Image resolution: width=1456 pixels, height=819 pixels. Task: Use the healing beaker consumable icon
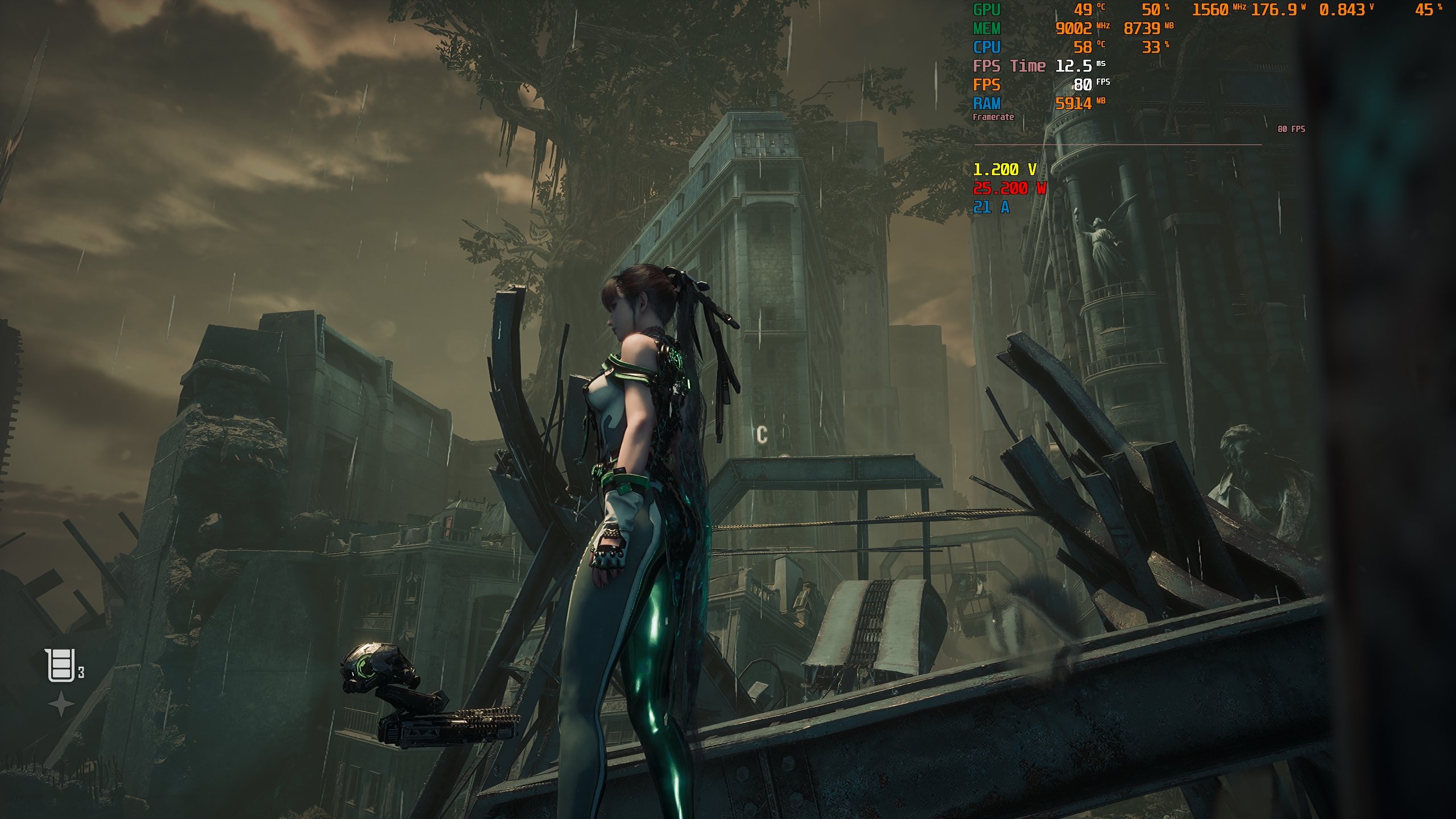point(60,664)
